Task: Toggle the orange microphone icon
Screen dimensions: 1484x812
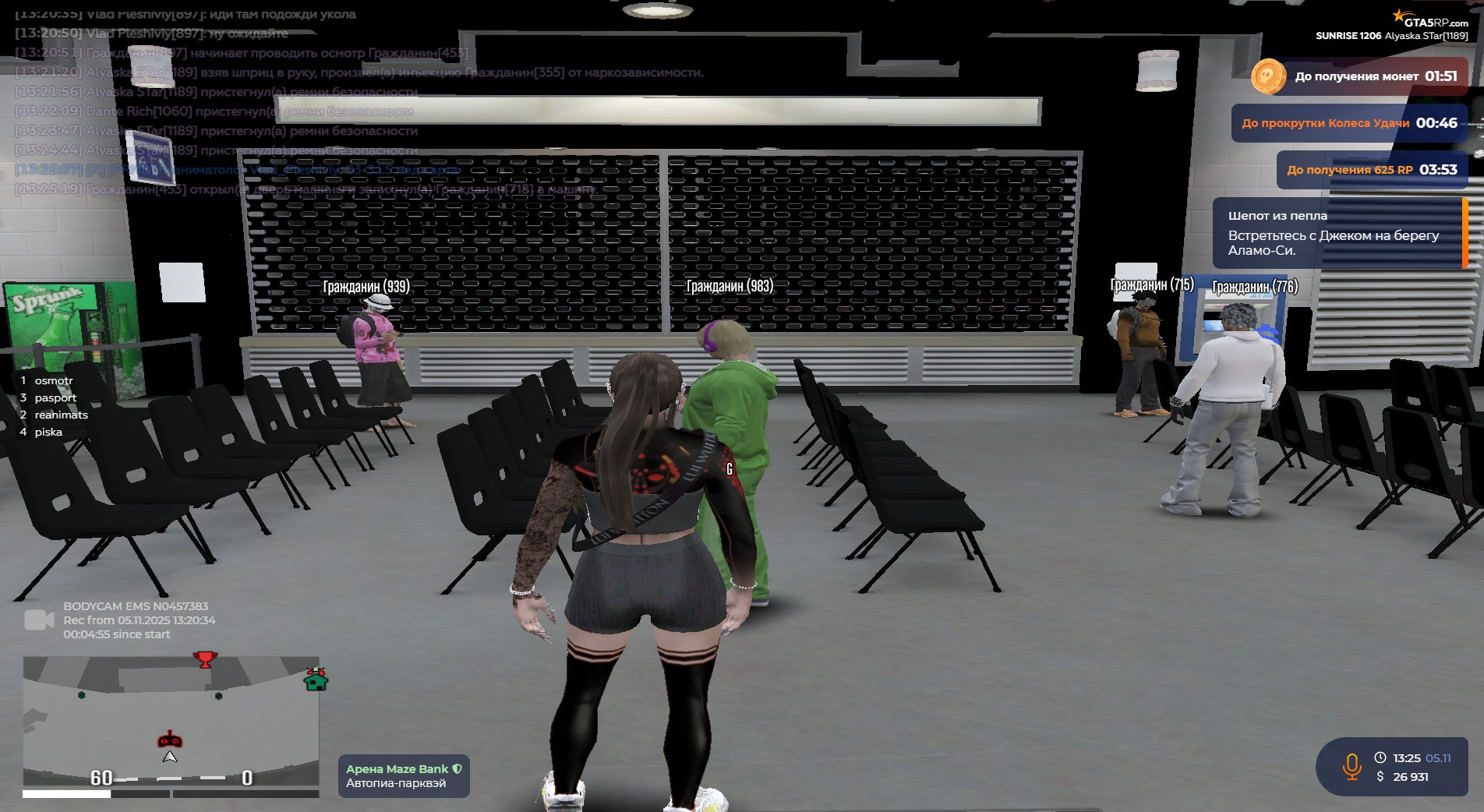Action: 1351,767
